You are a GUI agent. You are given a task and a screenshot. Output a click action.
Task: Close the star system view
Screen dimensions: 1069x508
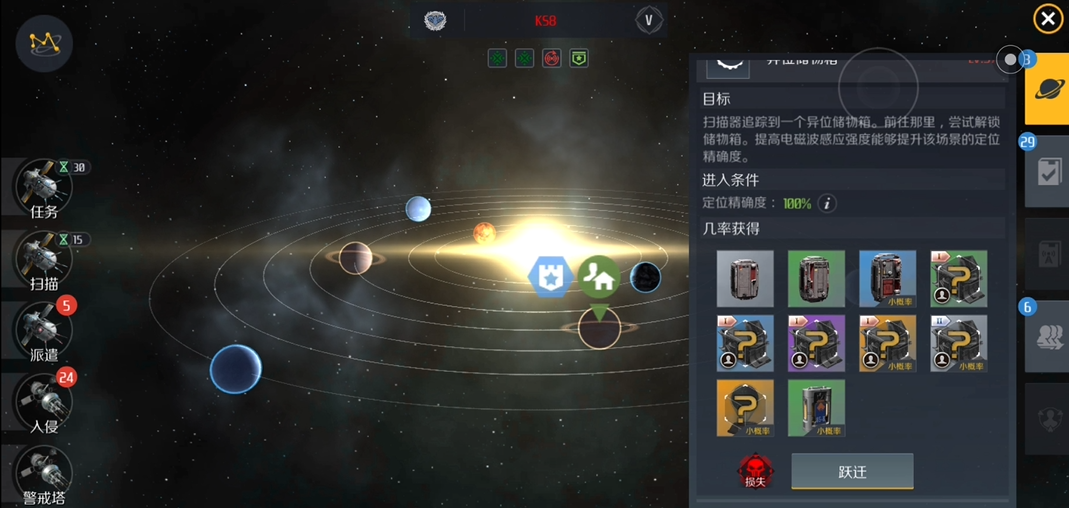(x=1047, y=19)
